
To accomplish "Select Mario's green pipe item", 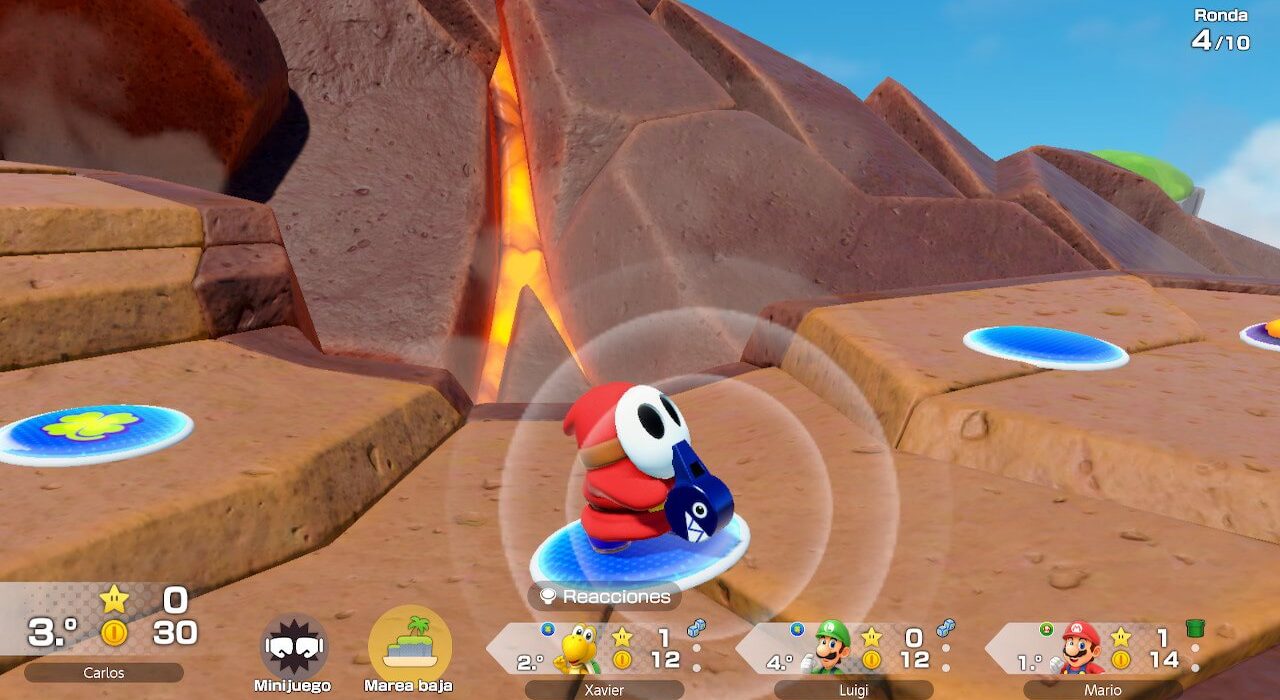I will click(x=1194, y=628).
